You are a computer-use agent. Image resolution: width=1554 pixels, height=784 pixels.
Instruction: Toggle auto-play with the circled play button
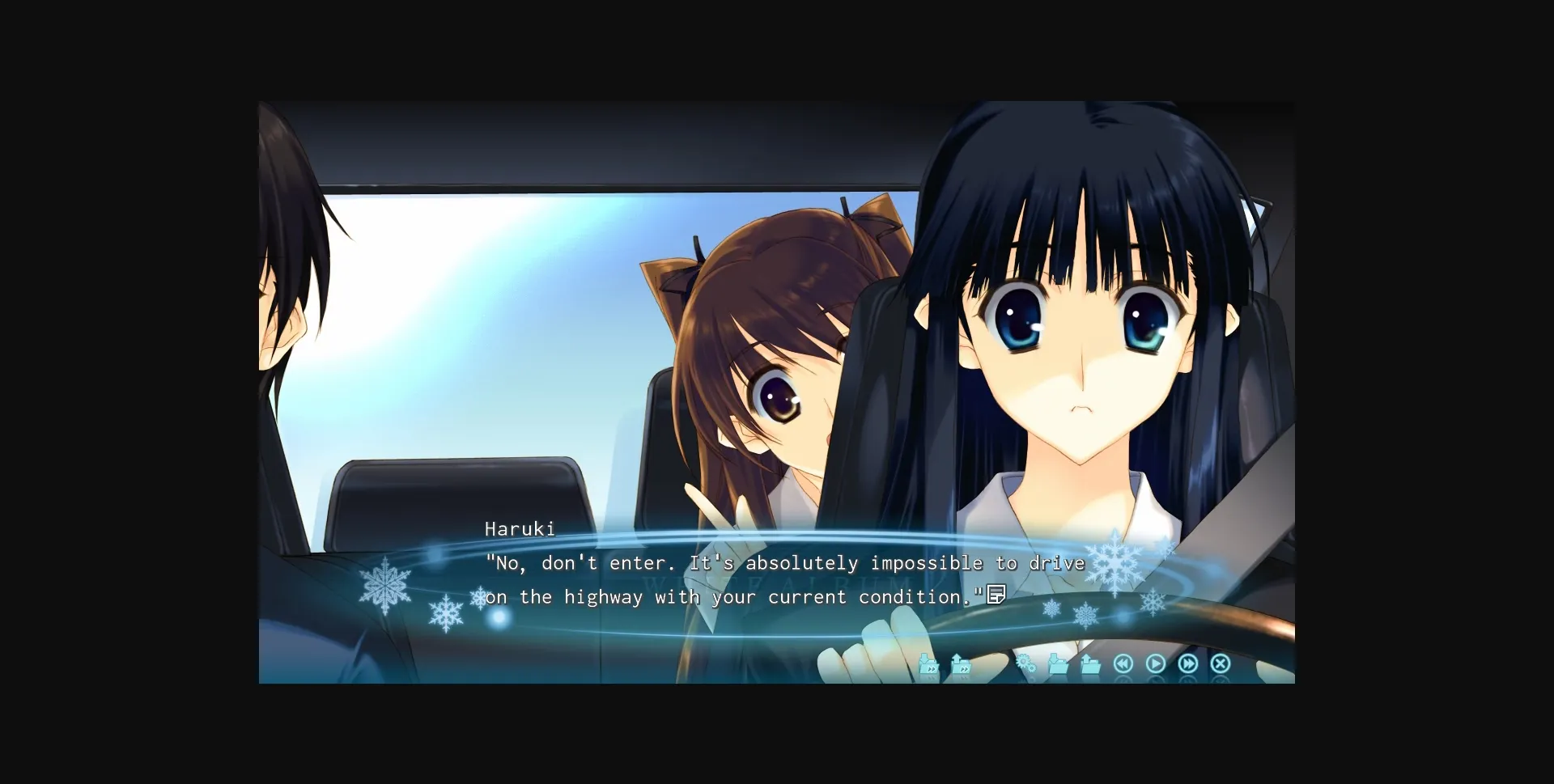click(x=1156, y=663)
